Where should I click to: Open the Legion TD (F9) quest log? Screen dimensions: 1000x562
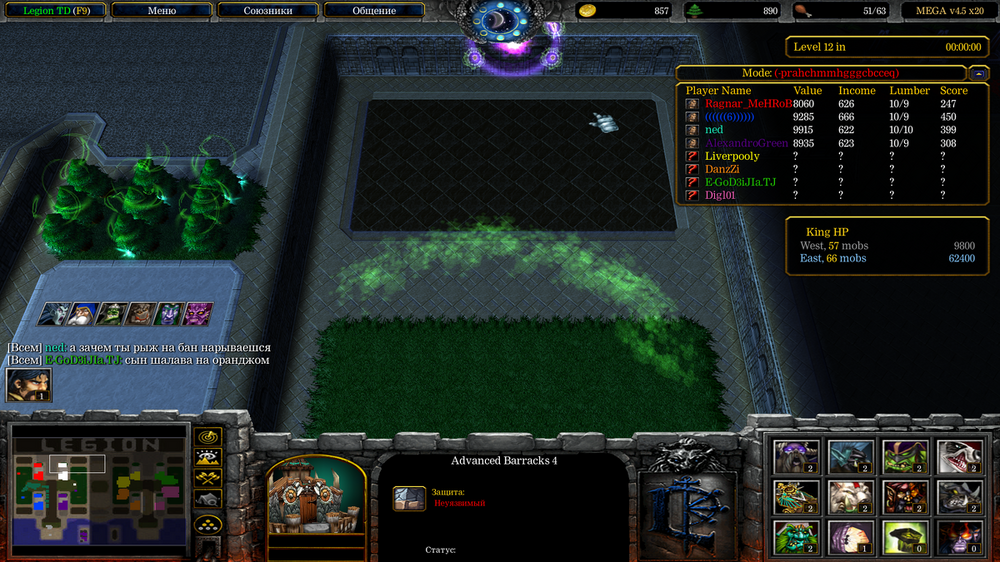52,11
